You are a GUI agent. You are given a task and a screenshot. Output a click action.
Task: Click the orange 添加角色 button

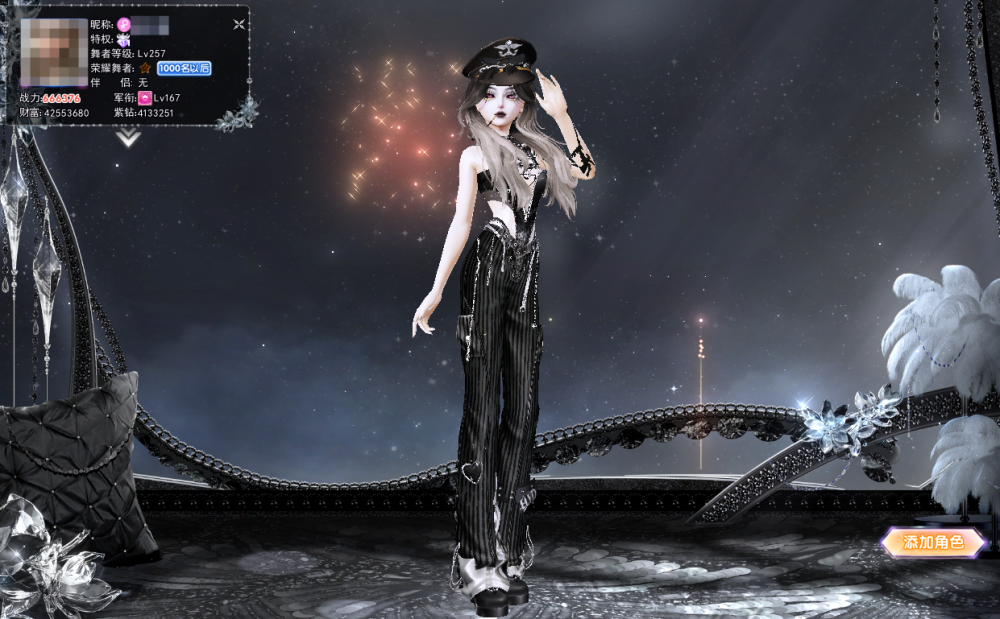coord(933,542)
